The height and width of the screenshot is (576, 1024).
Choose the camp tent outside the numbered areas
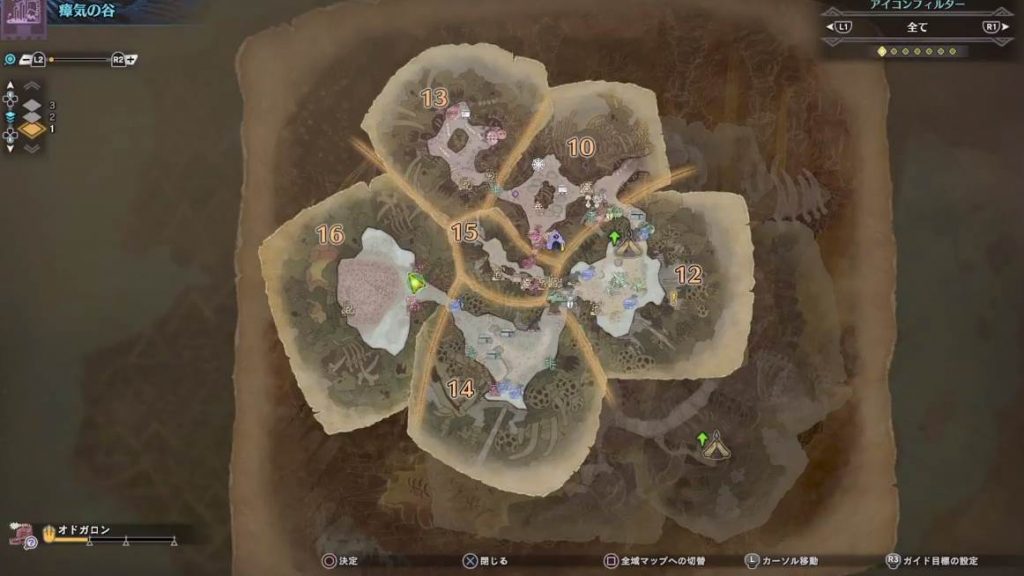(716, 446)
